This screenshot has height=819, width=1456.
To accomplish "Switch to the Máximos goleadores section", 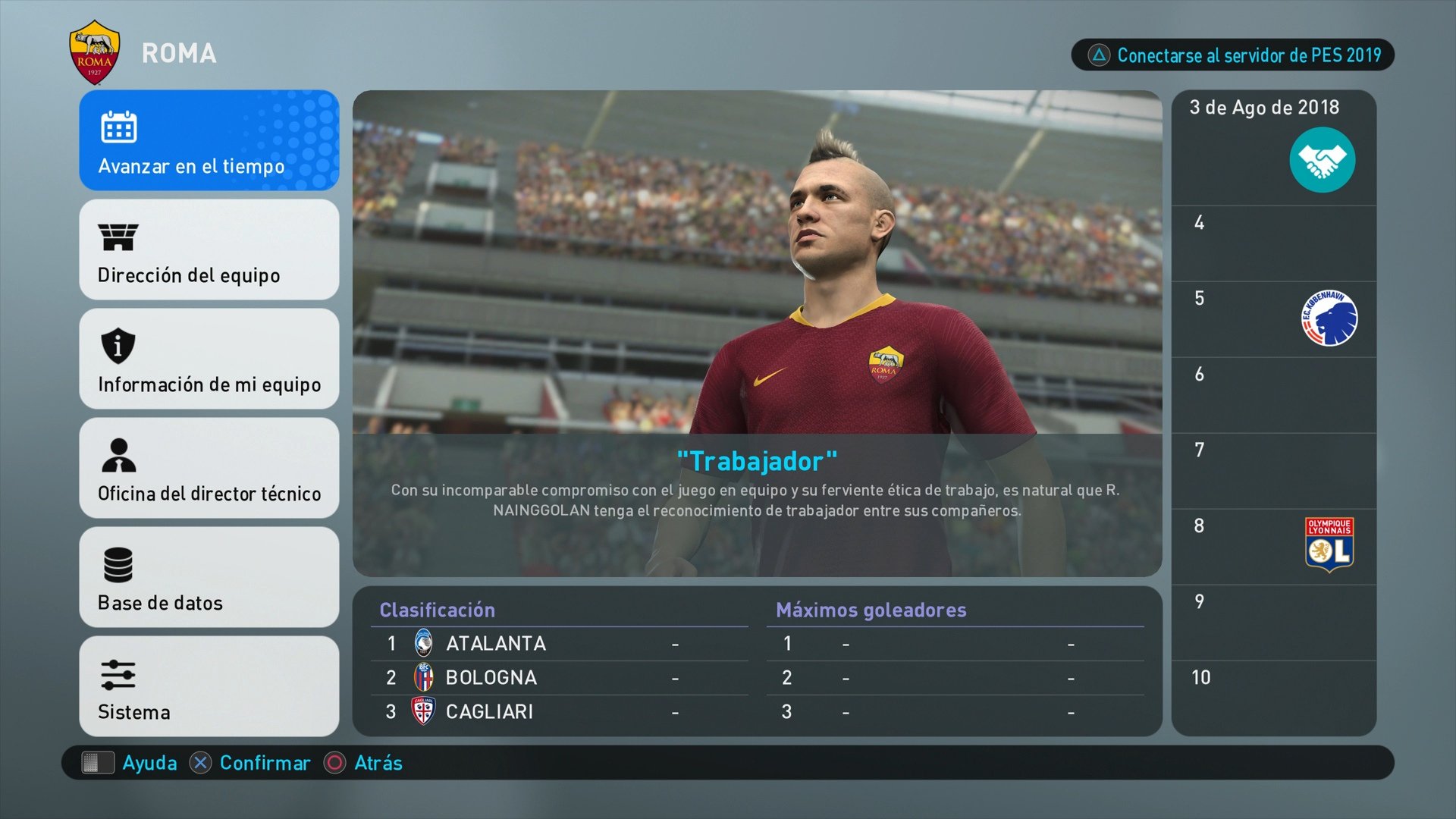I will click(x=871, y=610).
